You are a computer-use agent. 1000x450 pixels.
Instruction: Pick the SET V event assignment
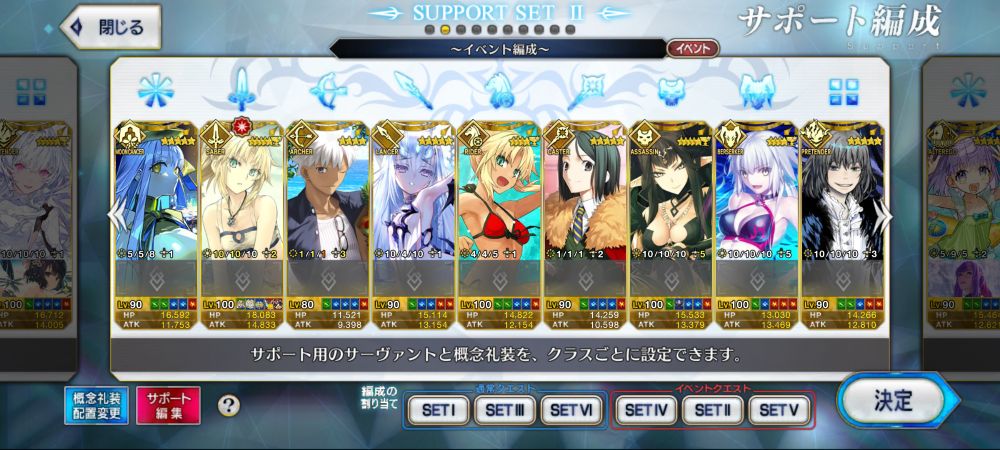[x=780, y=409]
